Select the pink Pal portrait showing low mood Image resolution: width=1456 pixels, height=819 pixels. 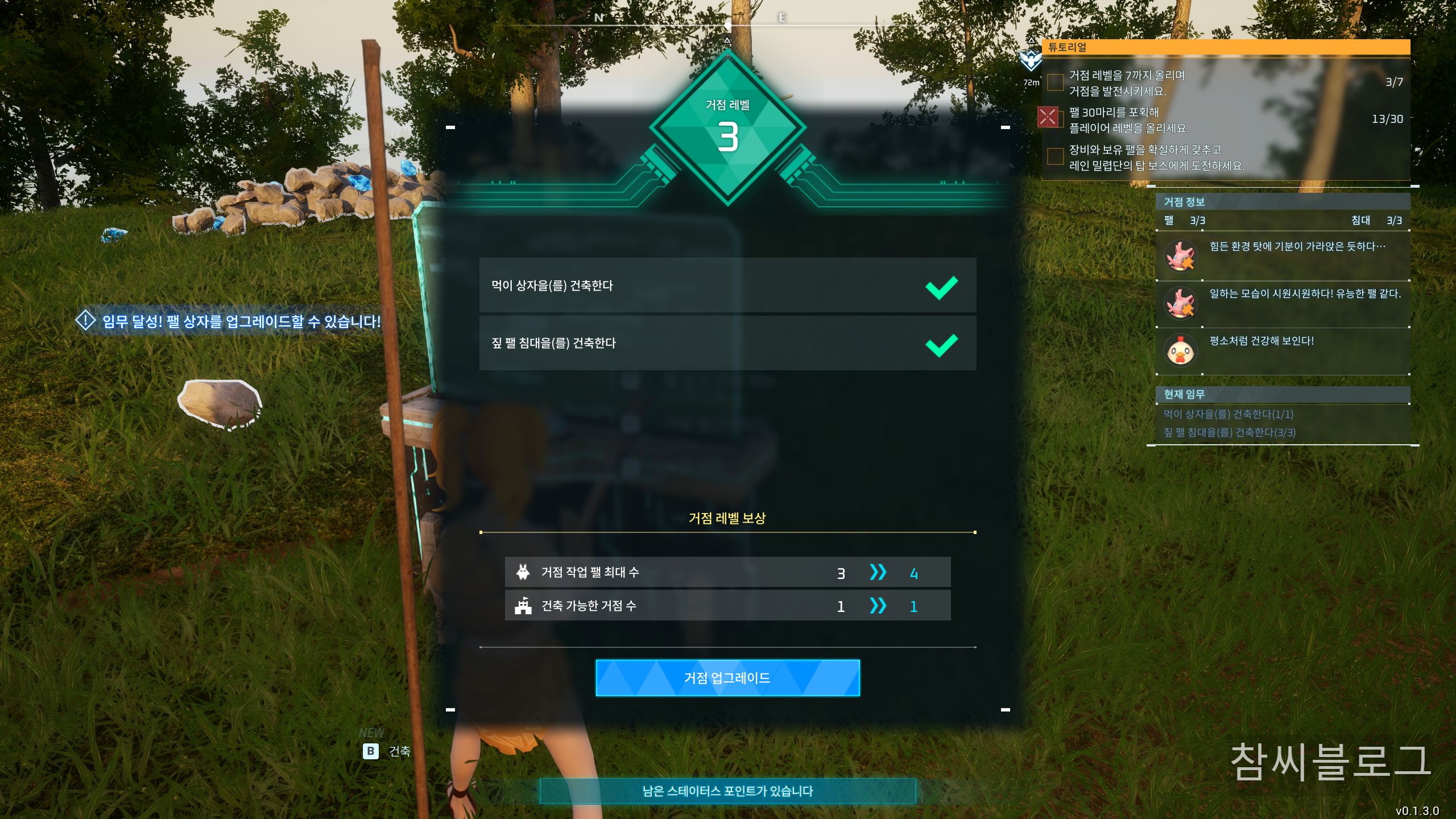click(x=1181, y=256)
